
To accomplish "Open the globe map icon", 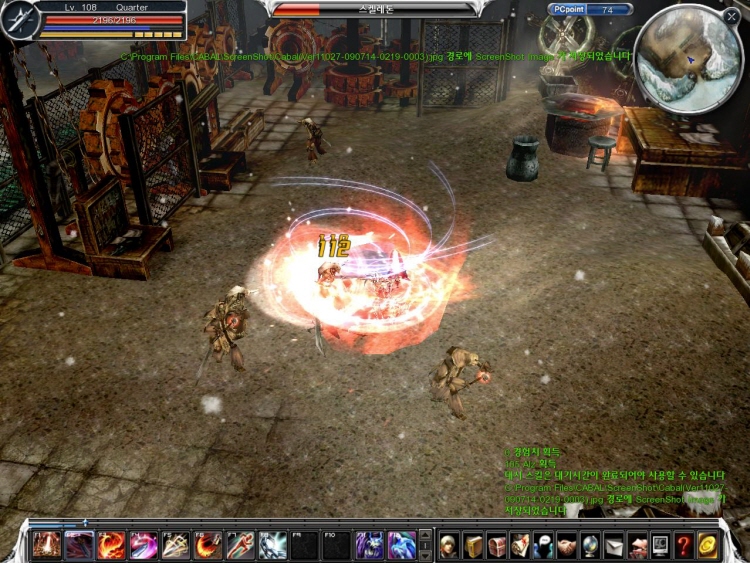I will (590, 546).
